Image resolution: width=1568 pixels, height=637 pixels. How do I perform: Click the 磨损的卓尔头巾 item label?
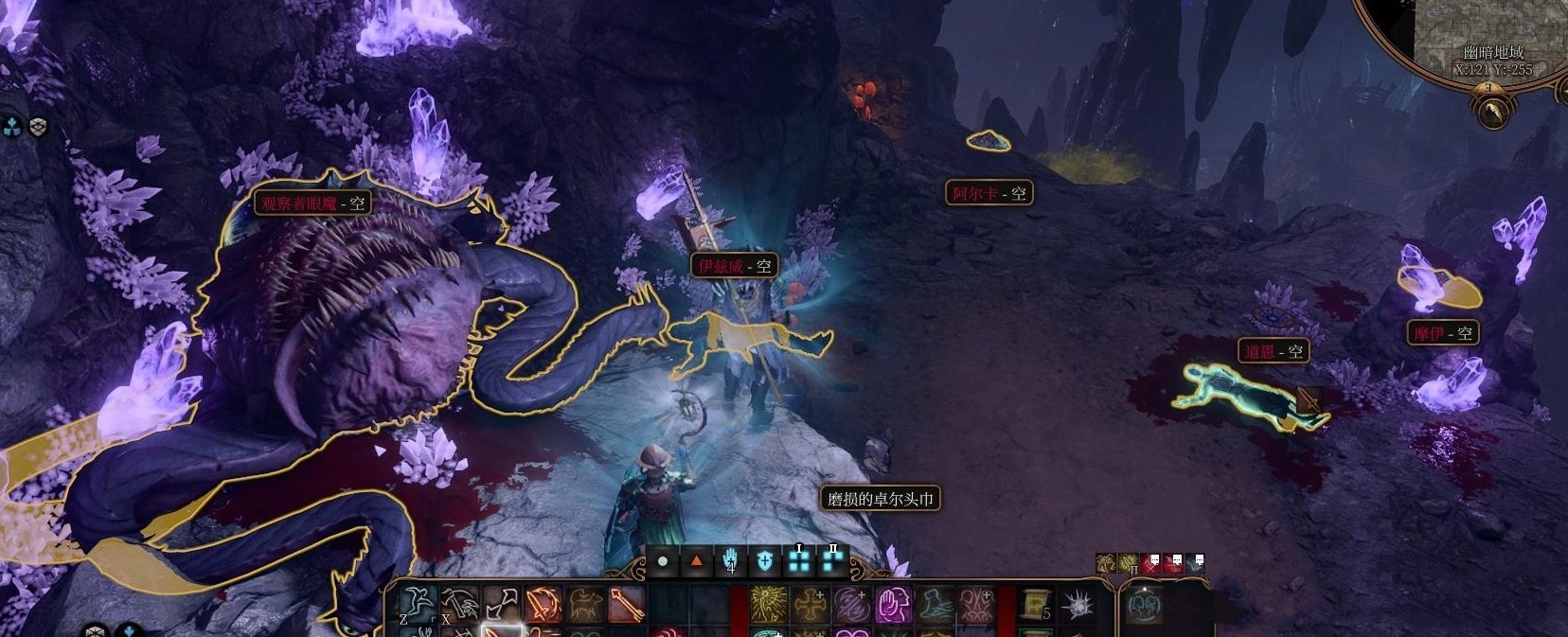click(x=881, y=499)
